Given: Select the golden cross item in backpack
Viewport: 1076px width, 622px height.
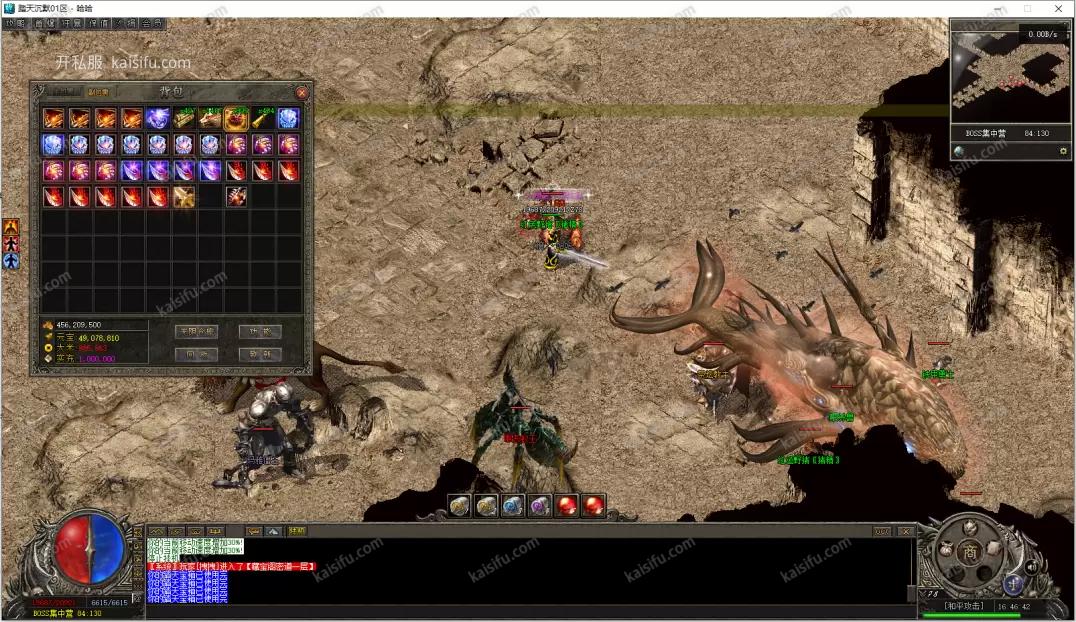Looking at the screenshot, I should tap(184, 197).
